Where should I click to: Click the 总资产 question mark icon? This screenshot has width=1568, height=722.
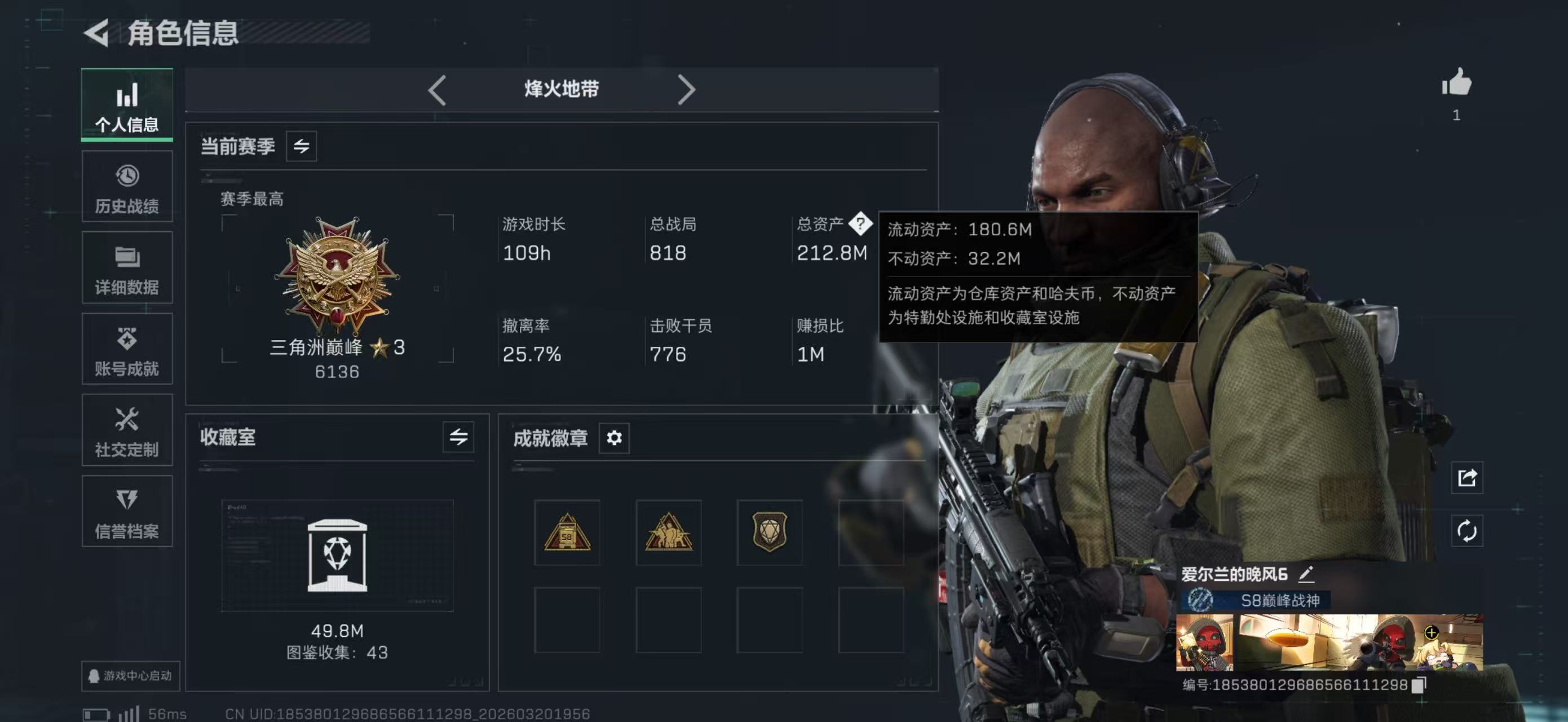coord(860,223)
